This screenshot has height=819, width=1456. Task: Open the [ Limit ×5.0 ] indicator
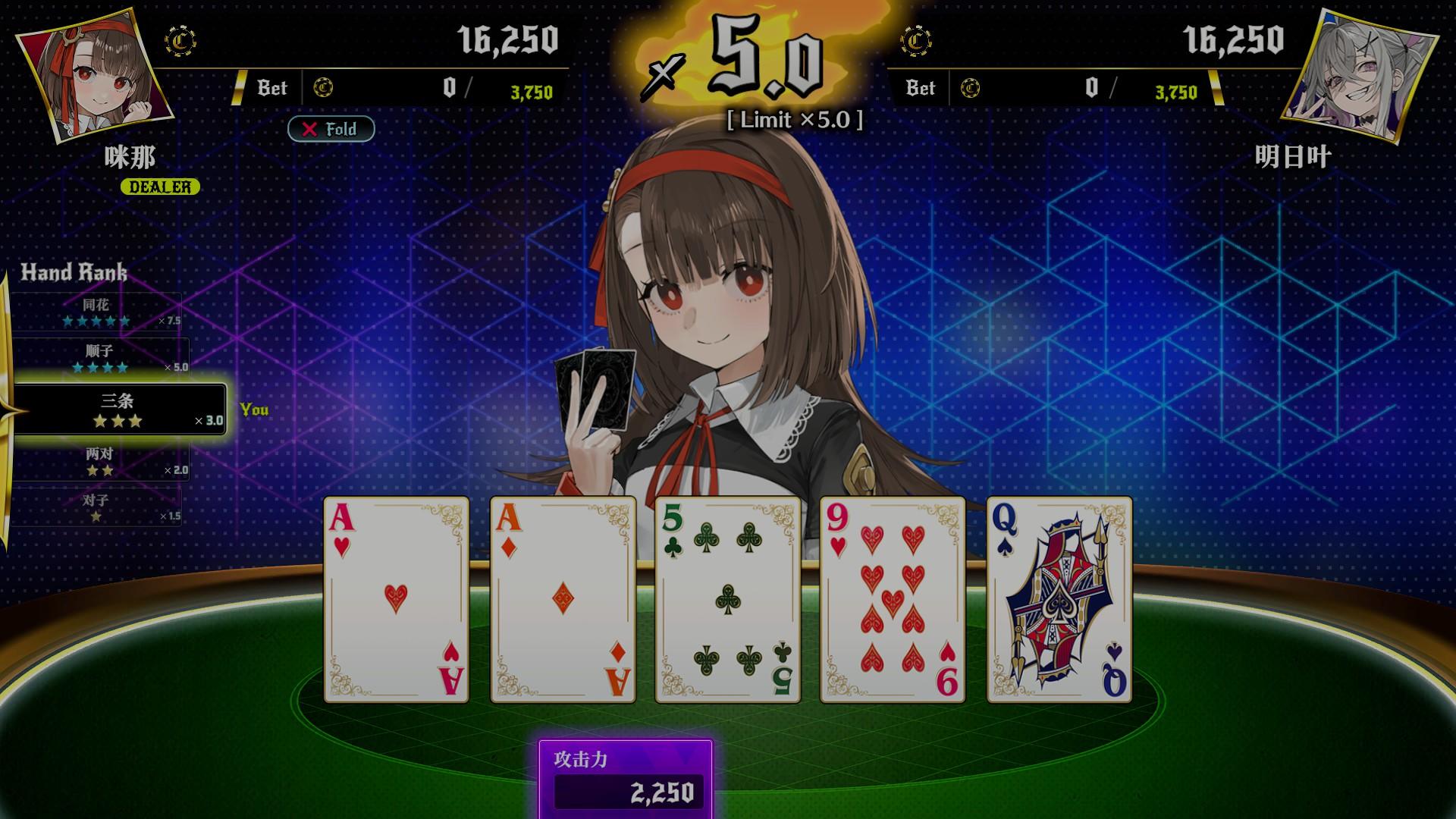point(794,120)
